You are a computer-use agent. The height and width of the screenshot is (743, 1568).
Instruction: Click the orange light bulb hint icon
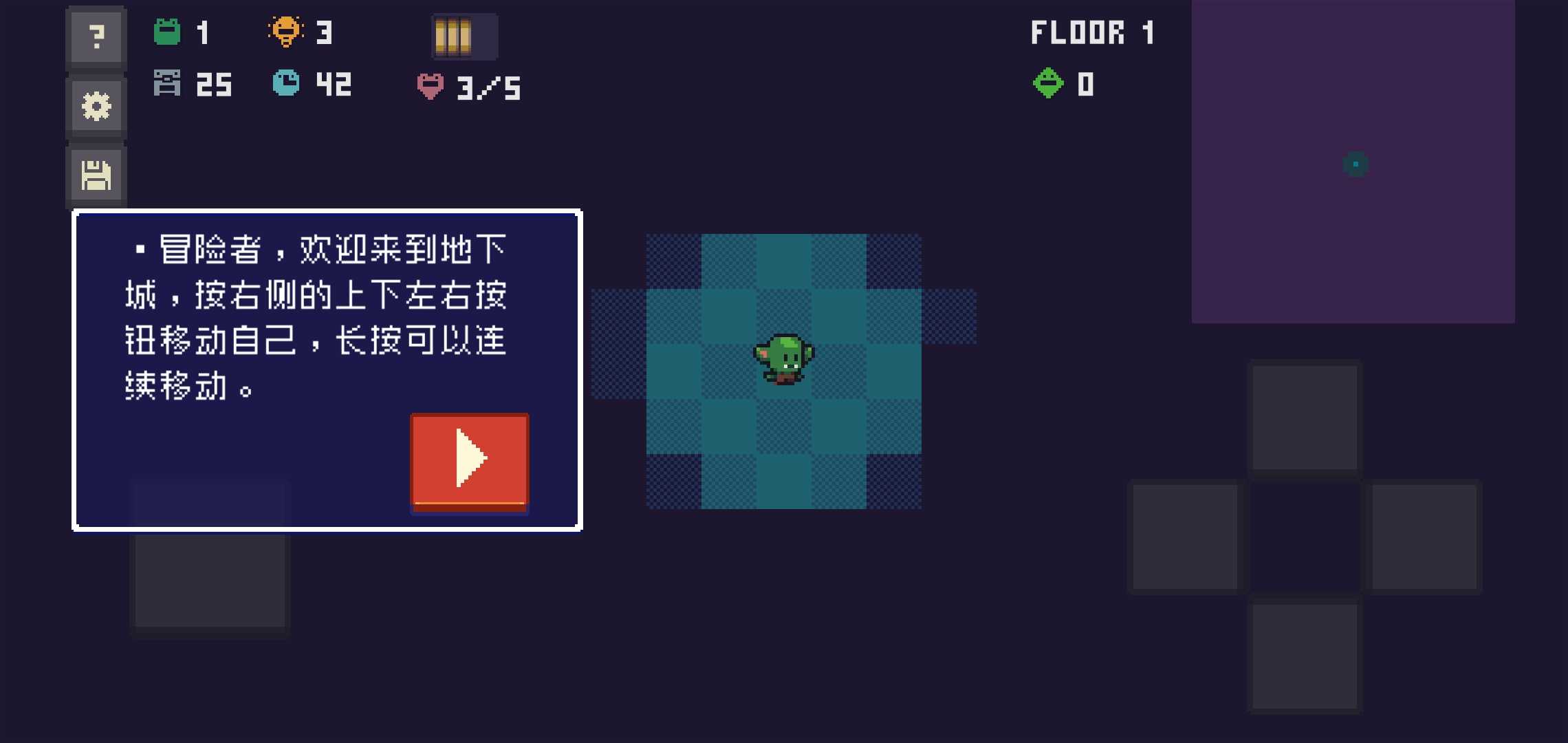[287, 31]
